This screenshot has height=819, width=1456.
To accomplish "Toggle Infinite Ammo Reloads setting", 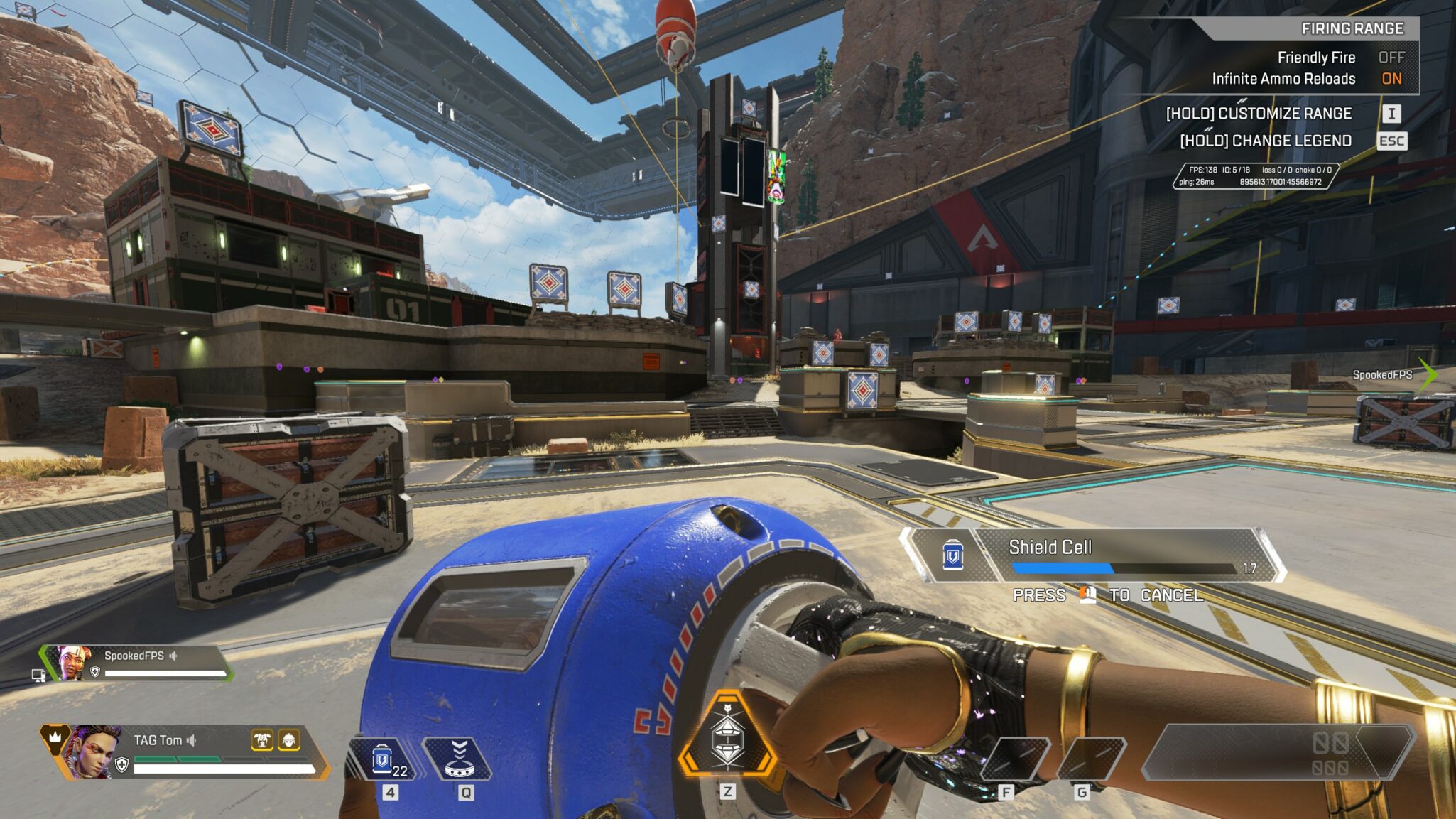I will point(1391,79).
